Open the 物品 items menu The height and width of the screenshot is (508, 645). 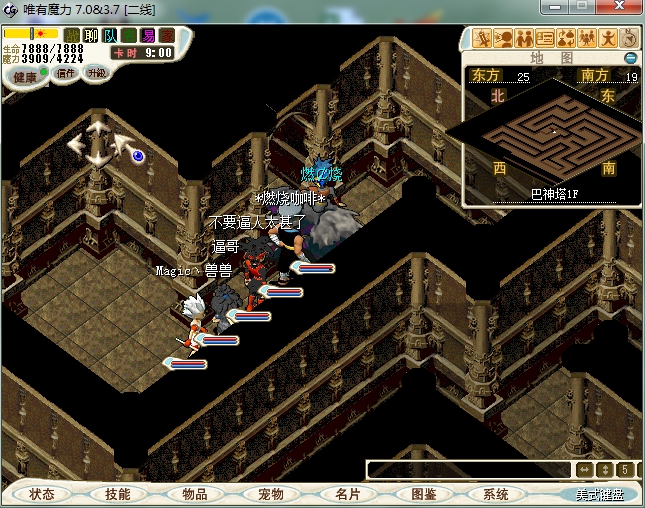[194, 494]
